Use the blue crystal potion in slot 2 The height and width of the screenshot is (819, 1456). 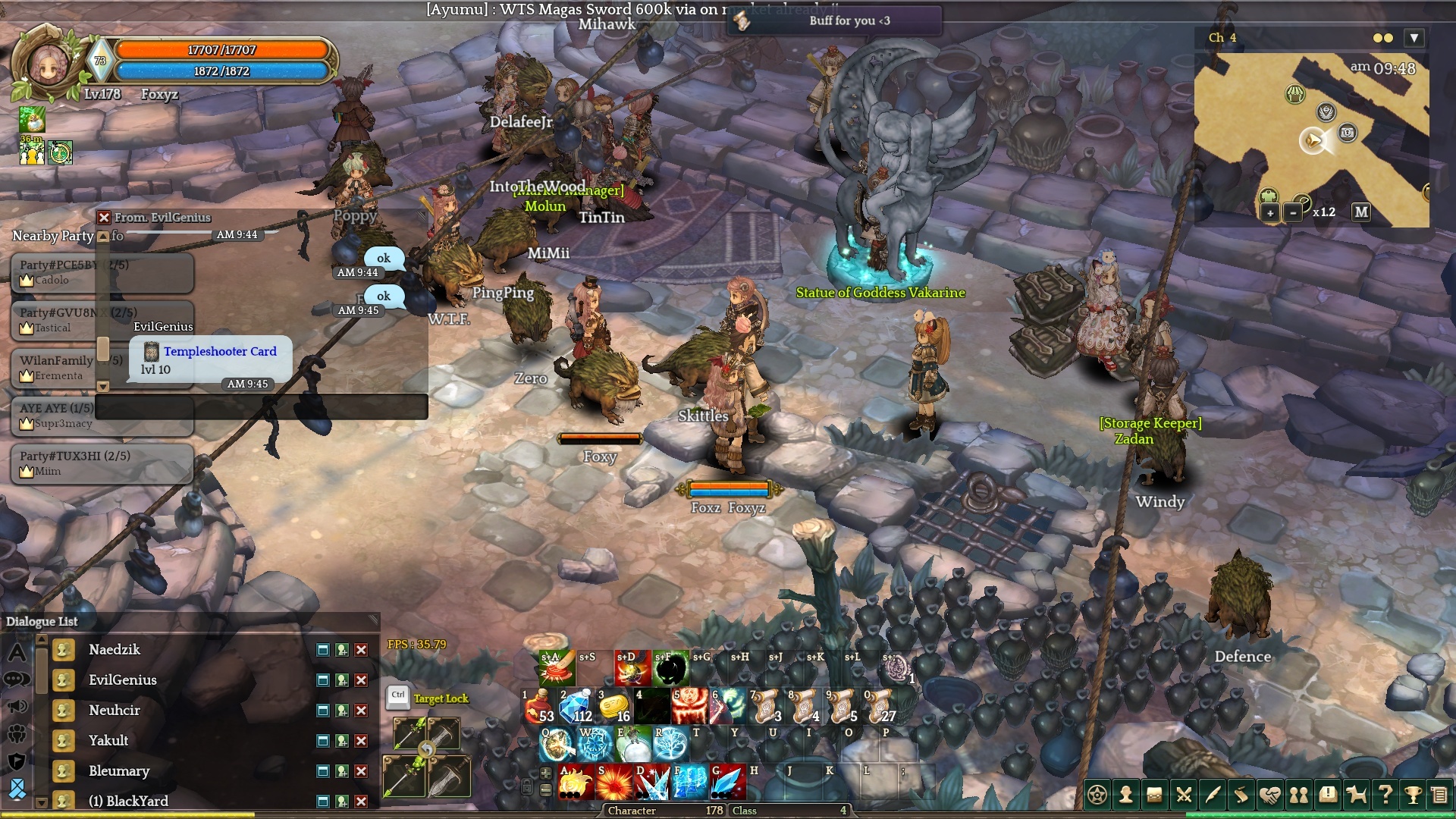click(x=577, y=707)
